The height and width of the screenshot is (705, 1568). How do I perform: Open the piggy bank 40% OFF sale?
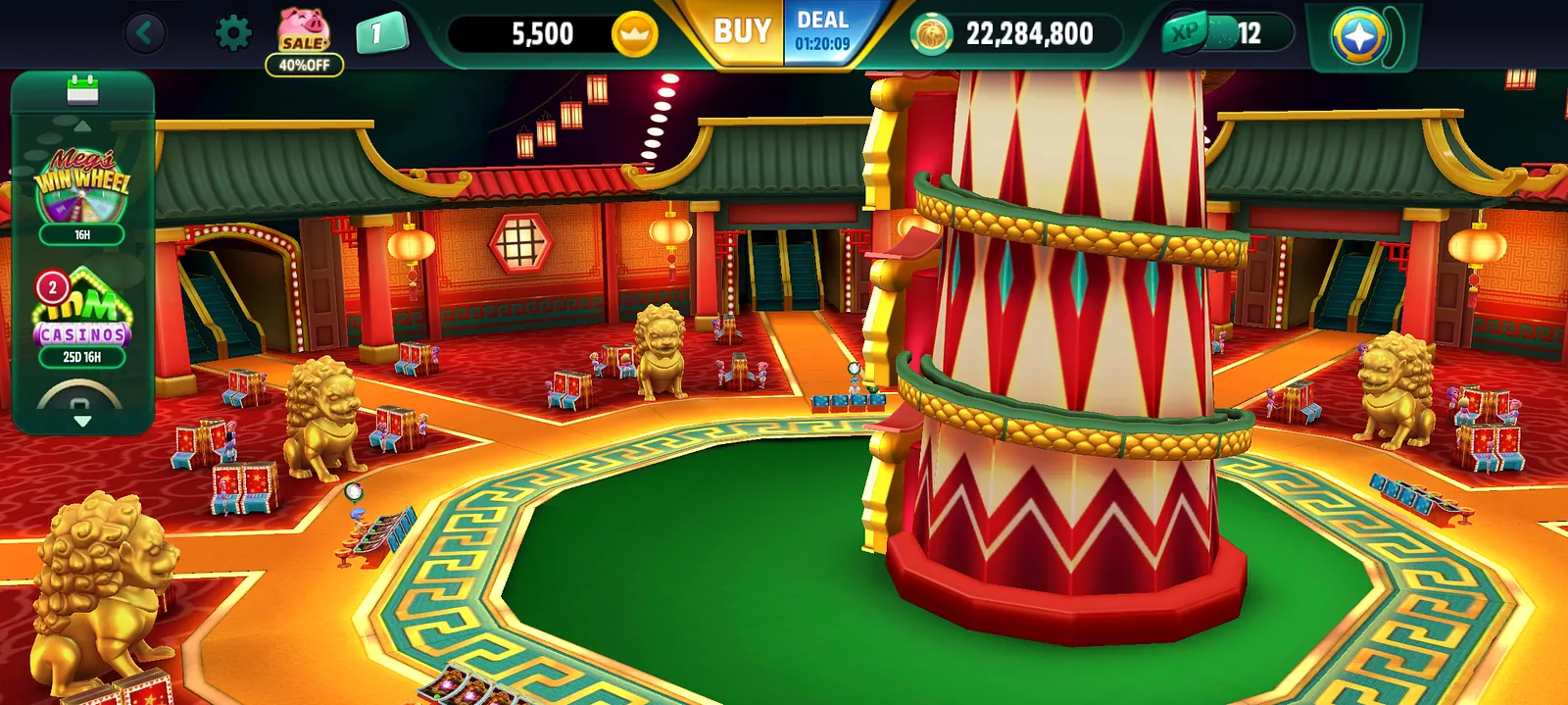[x=304, y=41]
